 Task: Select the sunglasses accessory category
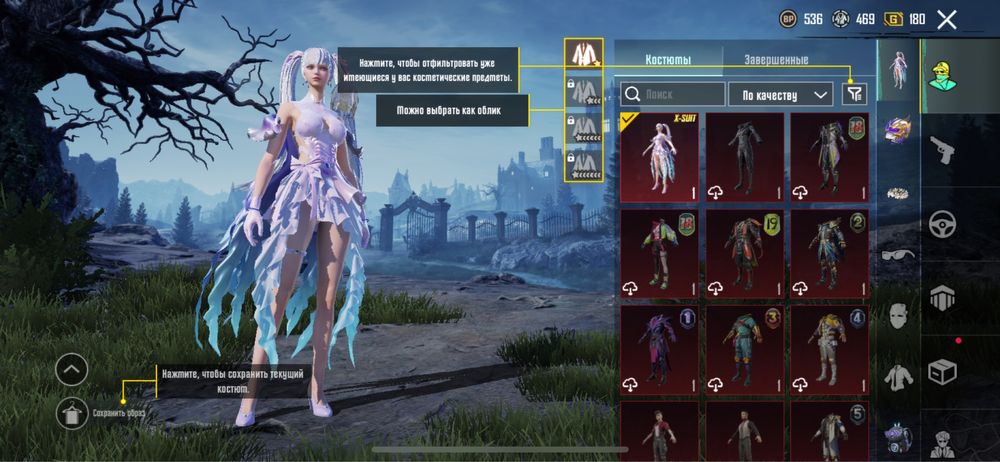[x=897, y=254]
